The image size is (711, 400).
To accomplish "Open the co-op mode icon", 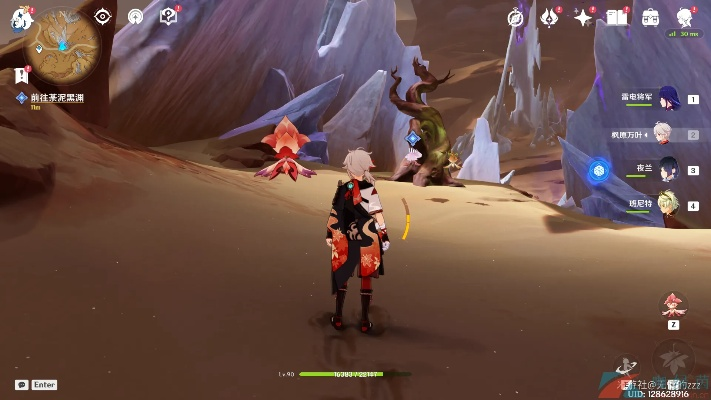I will click(x=136, y=16).
